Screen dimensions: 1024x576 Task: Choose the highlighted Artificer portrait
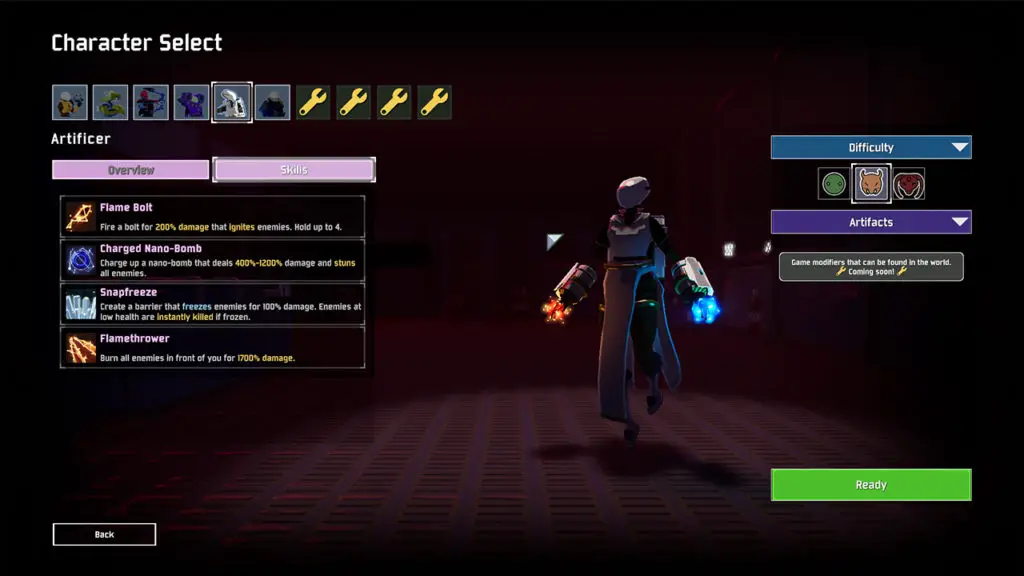232,102
